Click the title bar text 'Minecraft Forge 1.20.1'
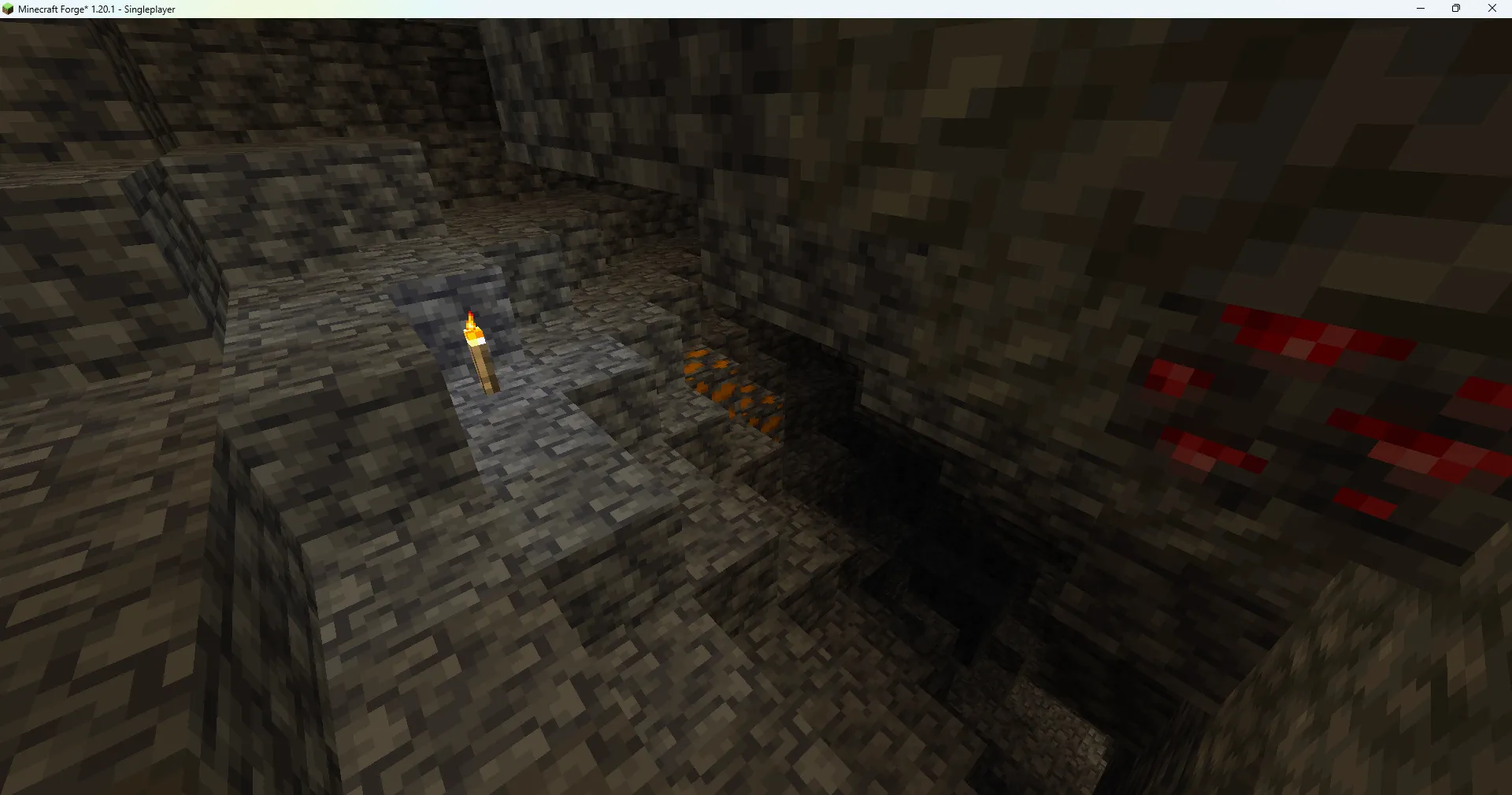 (x=67, y=9)
